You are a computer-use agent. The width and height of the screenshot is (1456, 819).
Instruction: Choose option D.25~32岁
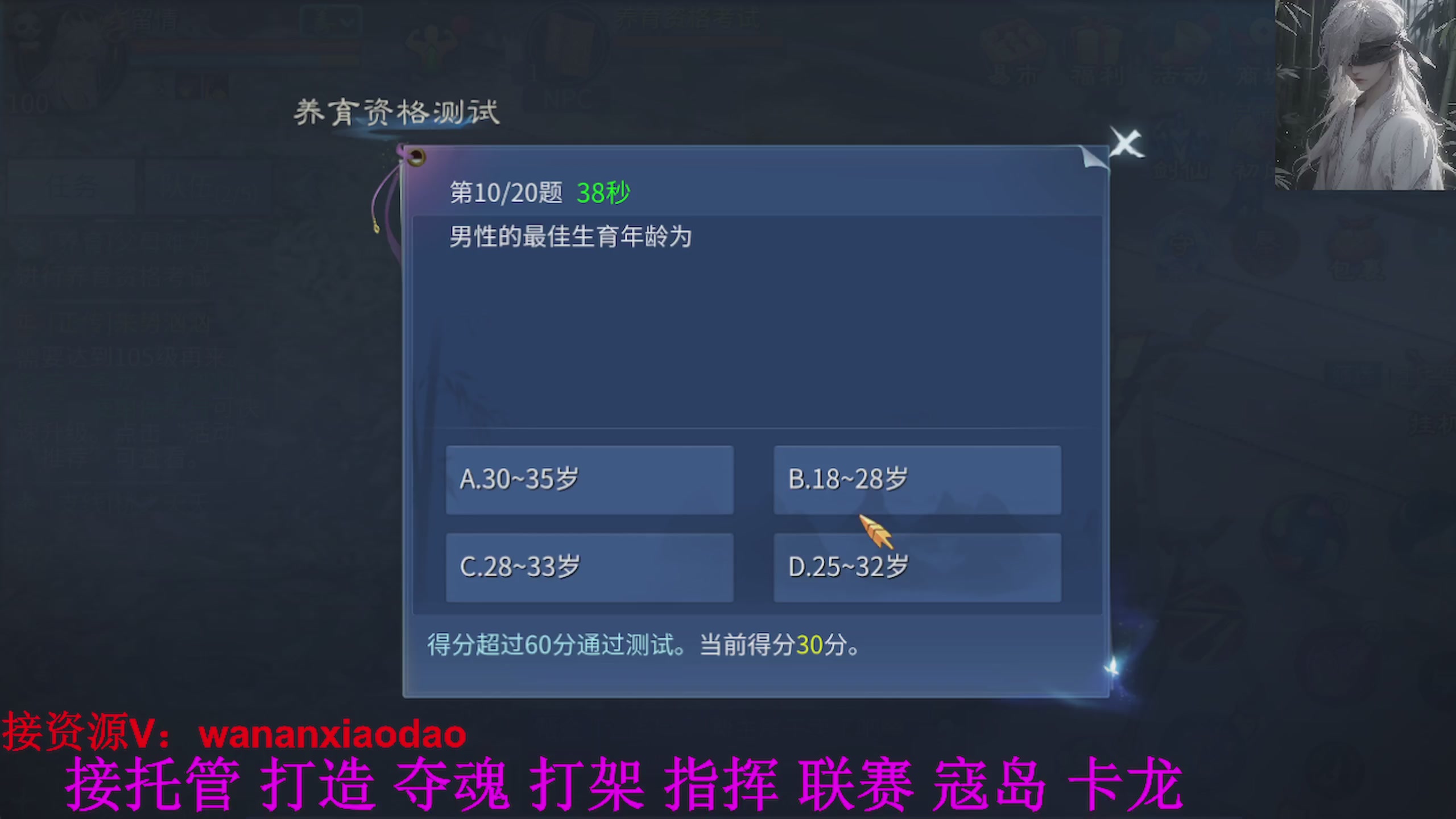point(917,567)
